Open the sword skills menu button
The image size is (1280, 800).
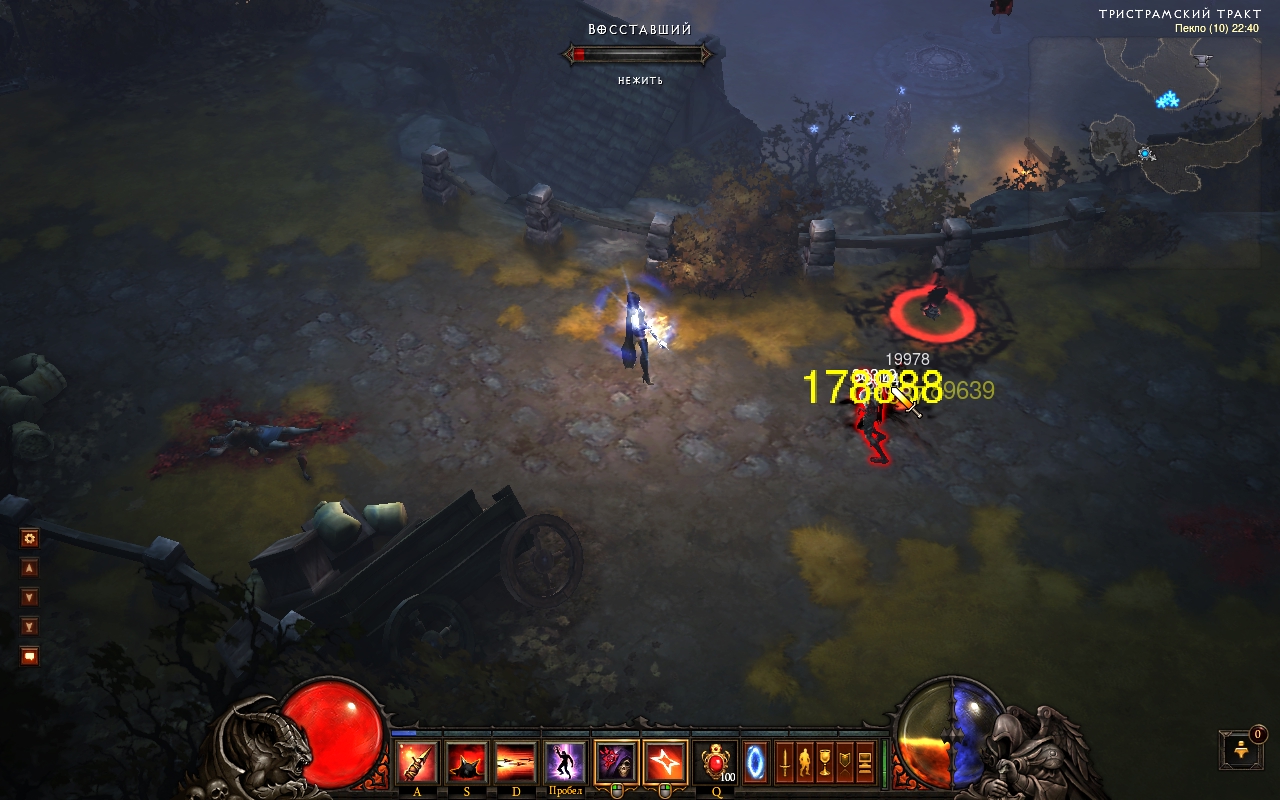[x=785, y=763]
